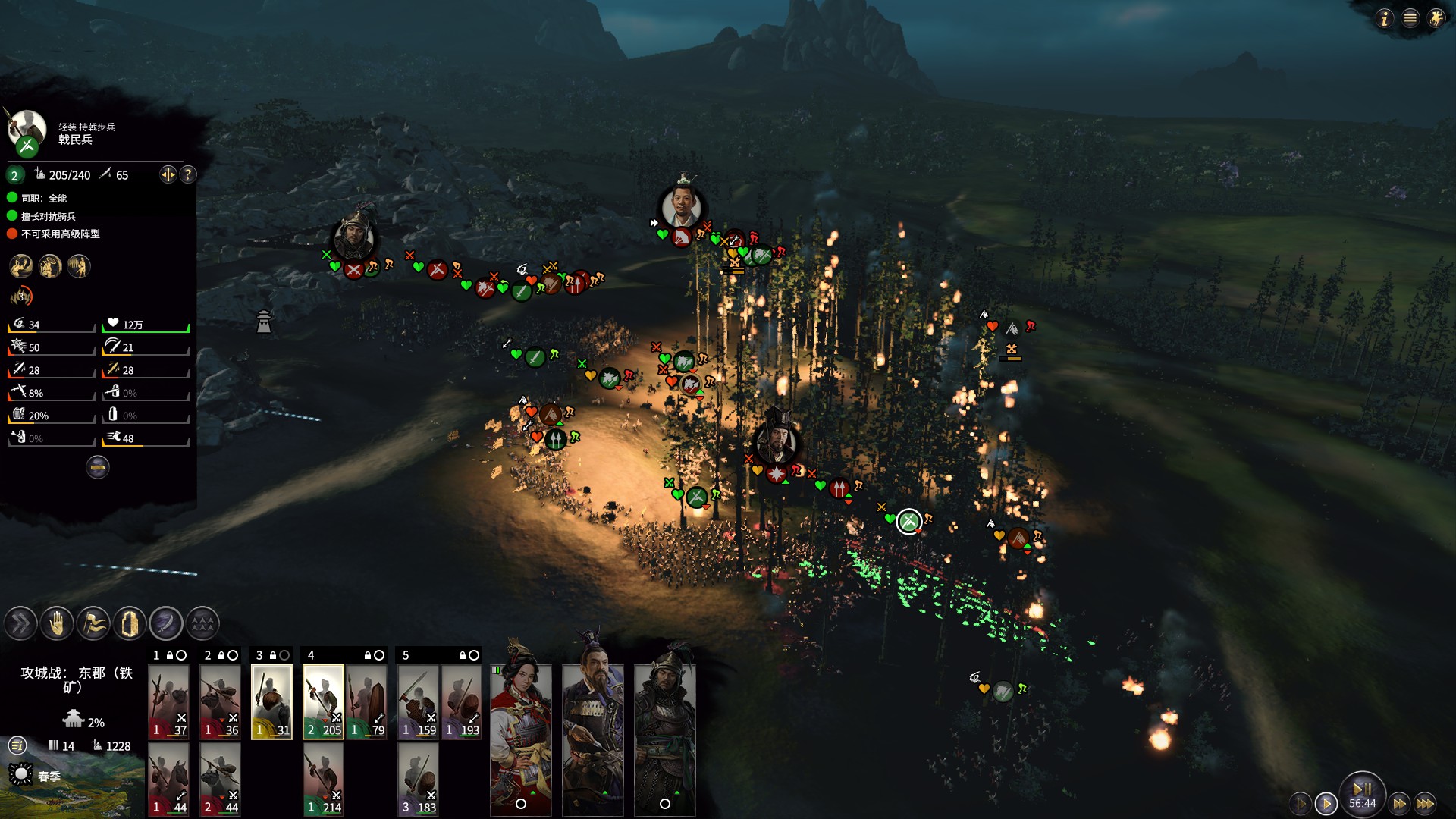Open unit help with the question mark

coord(188,175)
